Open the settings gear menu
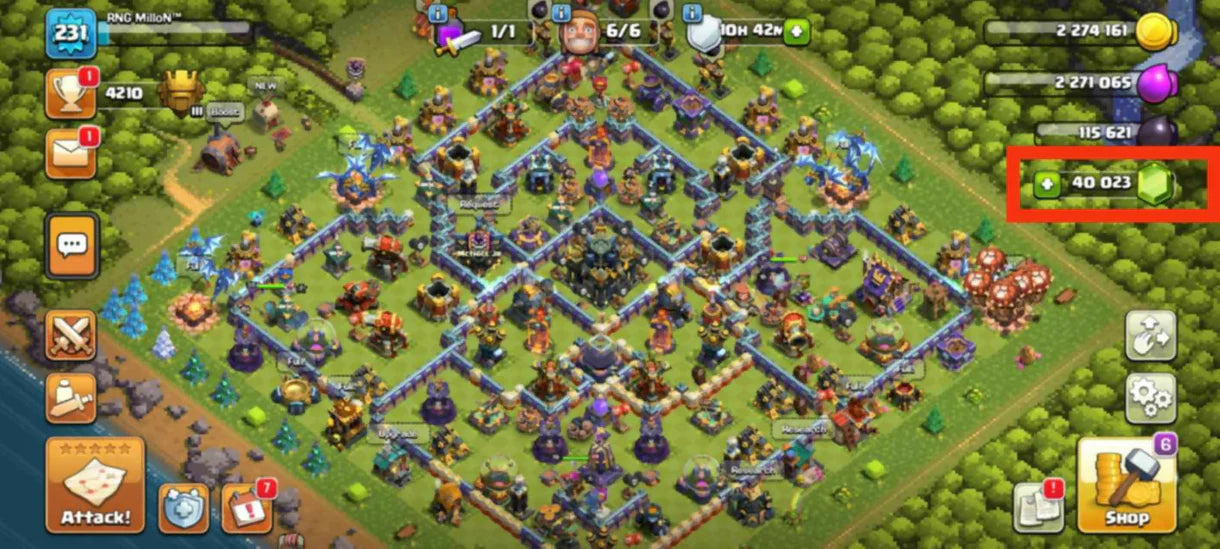Screen dimensions: 1220x549 [1149, 397]
